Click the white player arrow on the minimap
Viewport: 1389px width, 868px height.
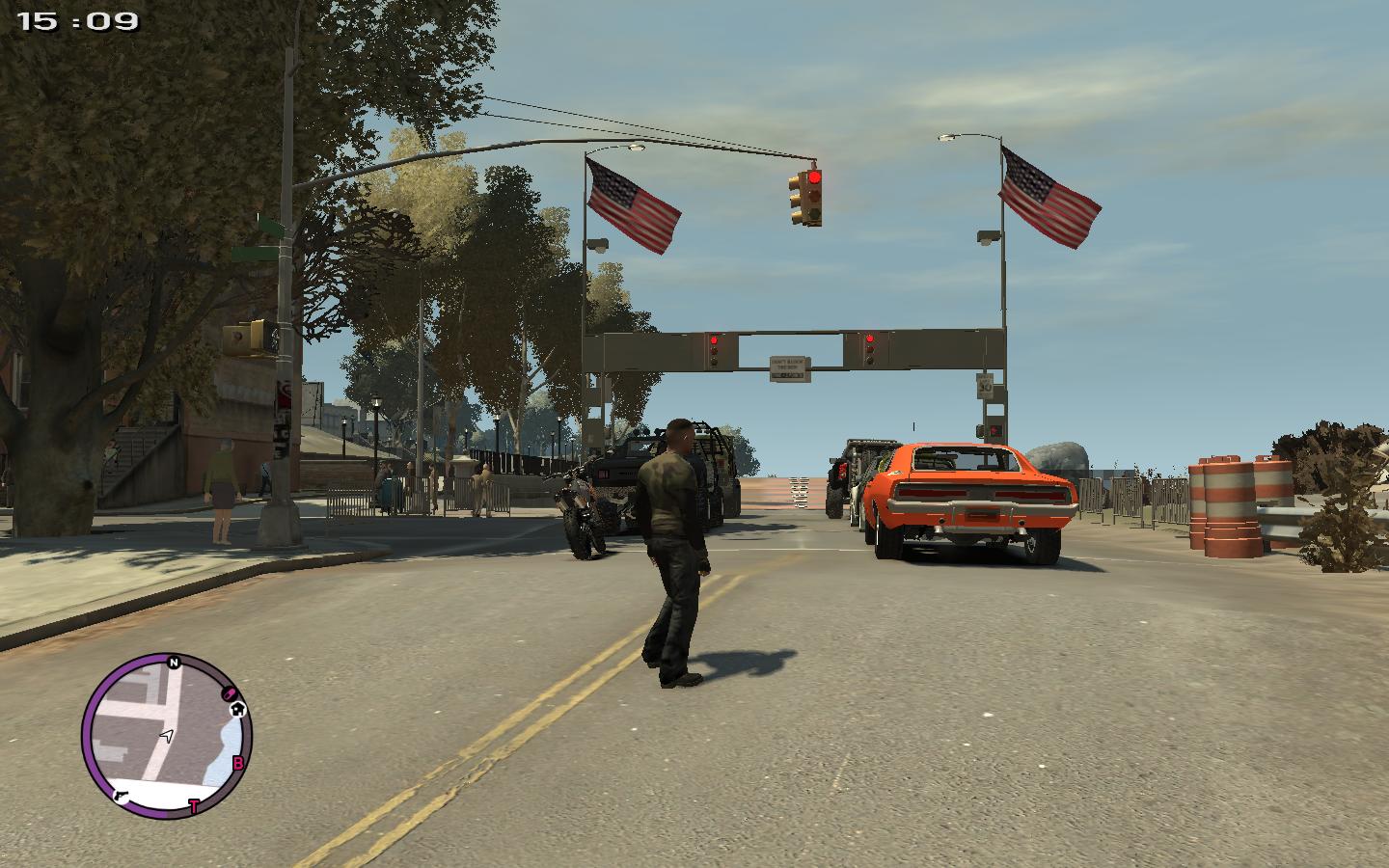tap(167, 737)
